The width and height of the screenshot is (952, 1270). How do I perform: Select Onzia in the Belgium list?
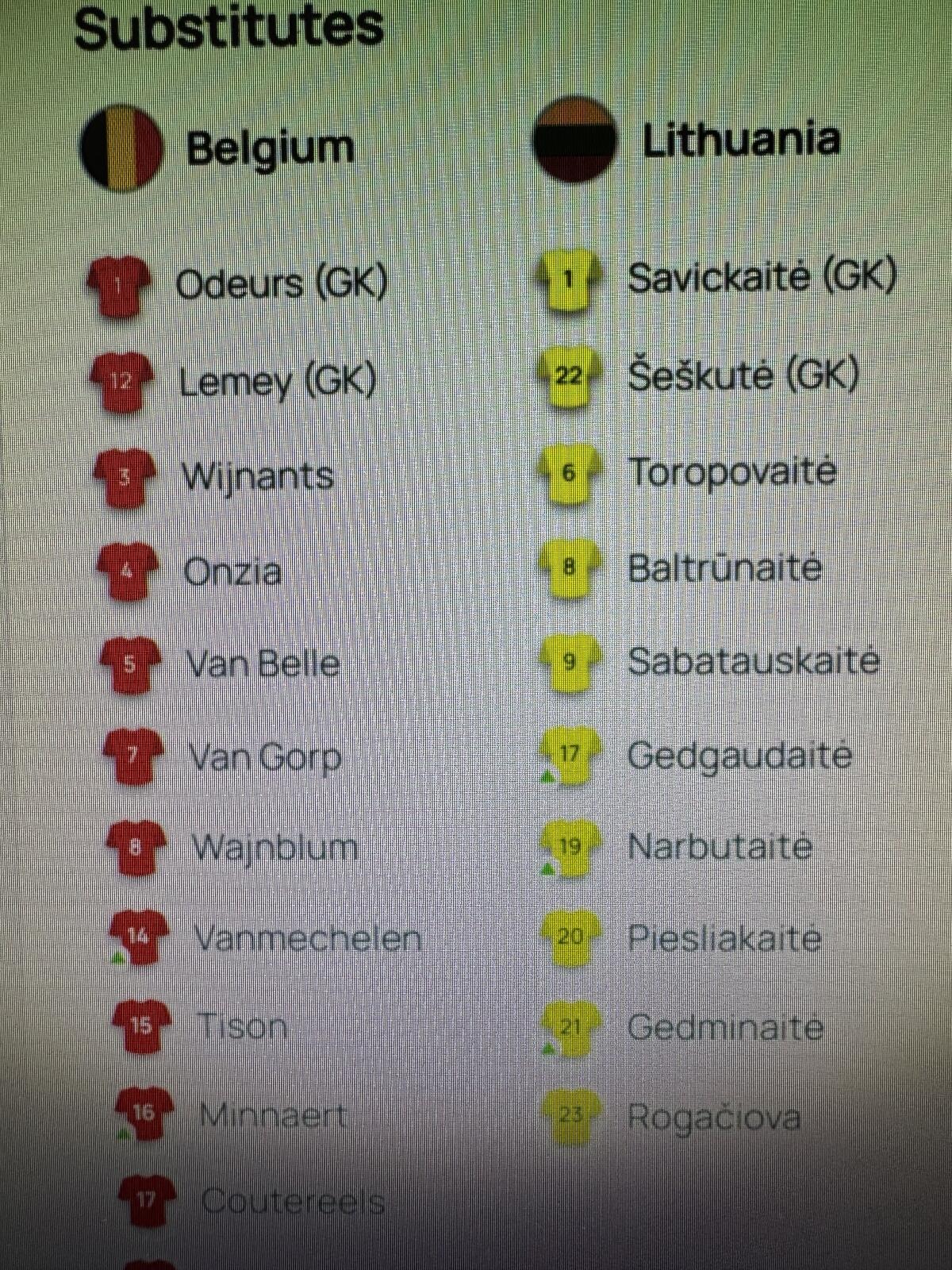(x=232, y=571)
